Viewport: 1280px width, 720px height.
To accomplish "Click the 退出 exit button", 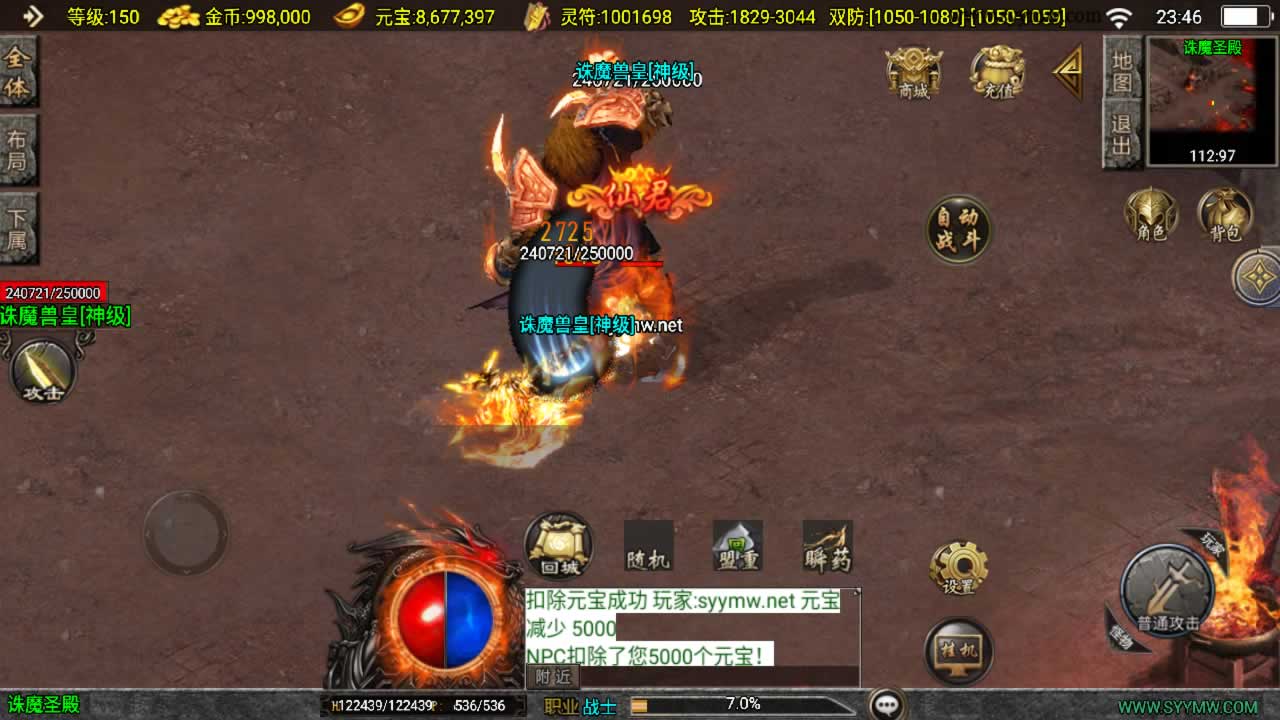I will click(1122, 136).
